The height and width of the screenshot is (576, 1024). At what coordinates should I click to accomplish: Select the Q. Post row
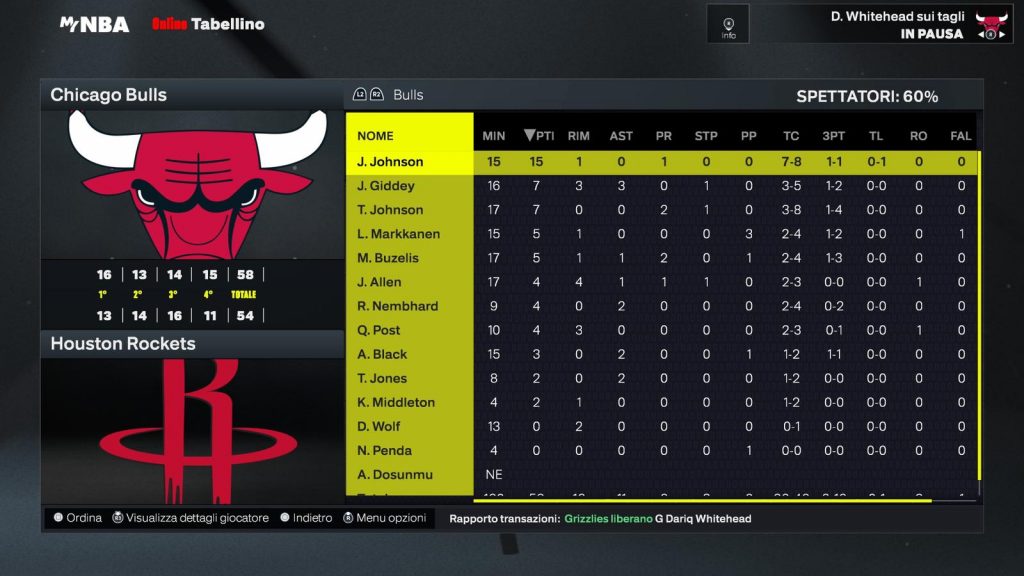point(378,330)
